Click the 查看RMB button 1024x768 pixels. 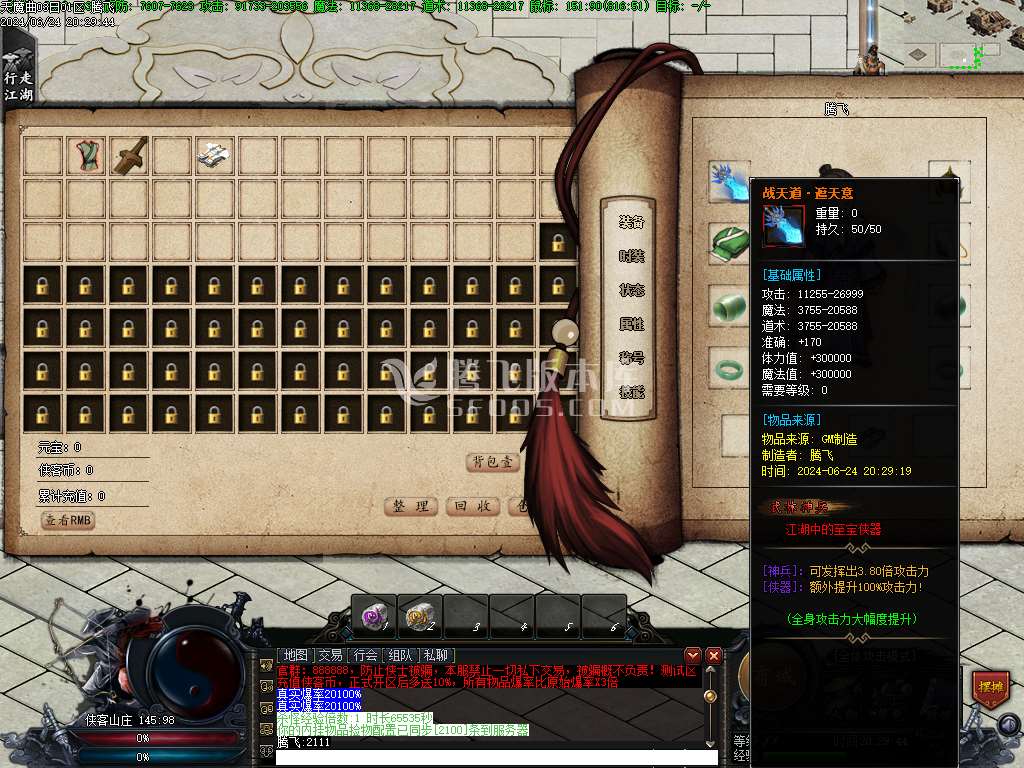pos(67,520)
